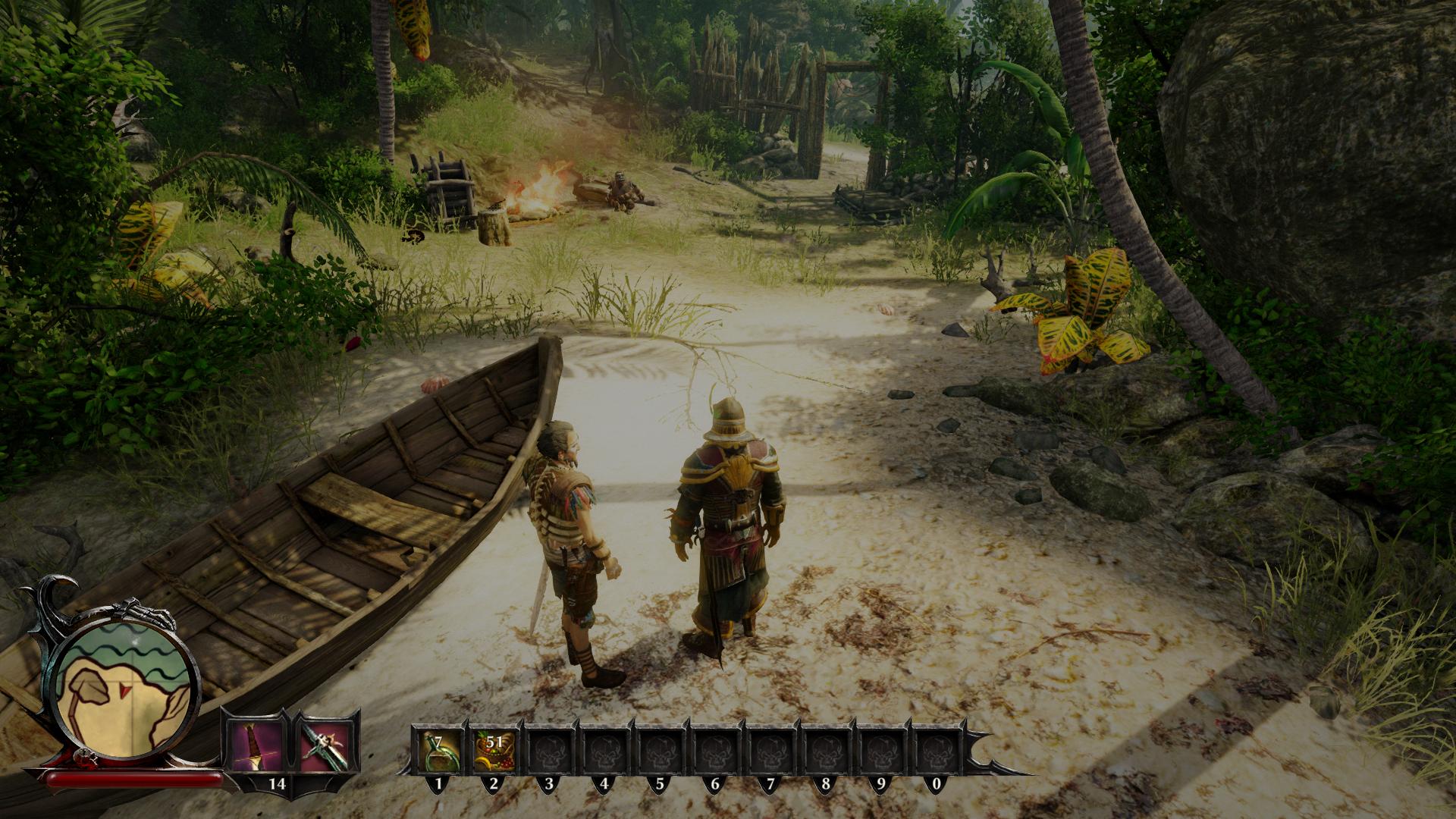The width and height of the screenshot is (1456, 819).
Task: Use the food basket in hotbar slot 2
Action: pos(494,750)
